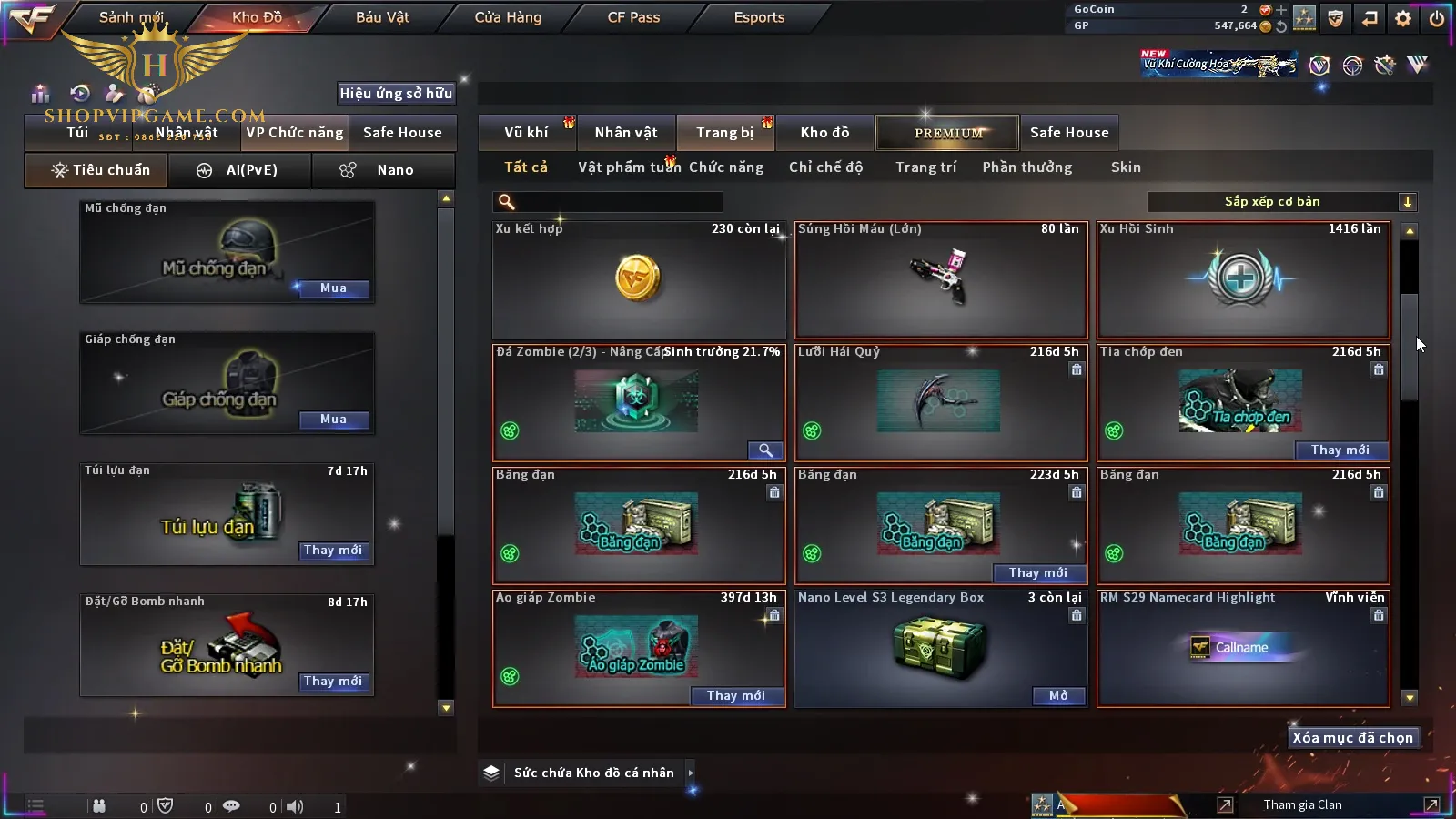
Task: Open the gear settings icon
Action: [x=1403, y=18]
